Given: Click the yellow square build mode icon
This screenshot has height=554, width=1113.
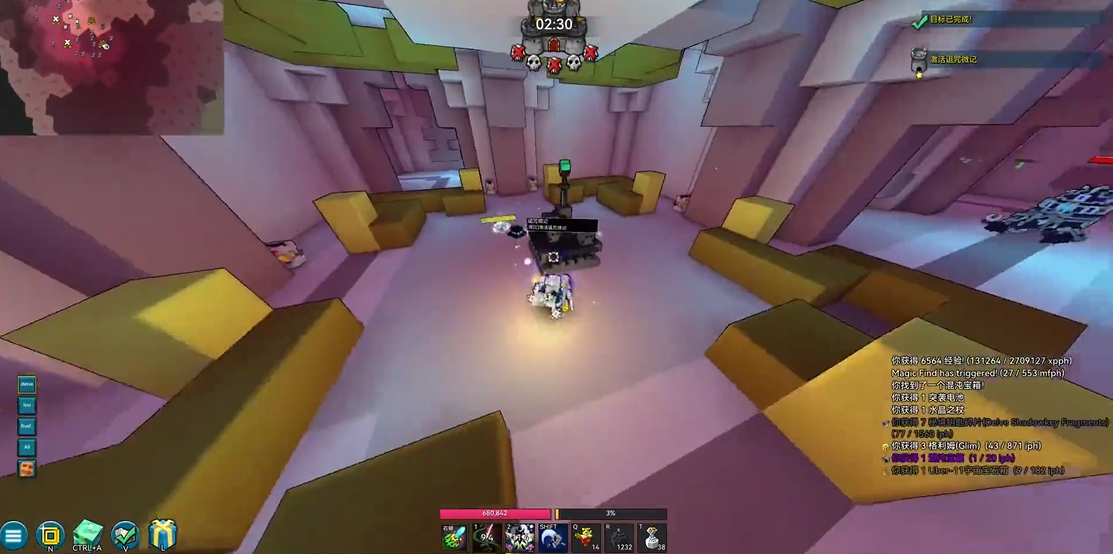Looking at the screenshot, I should tap(50, 535).
